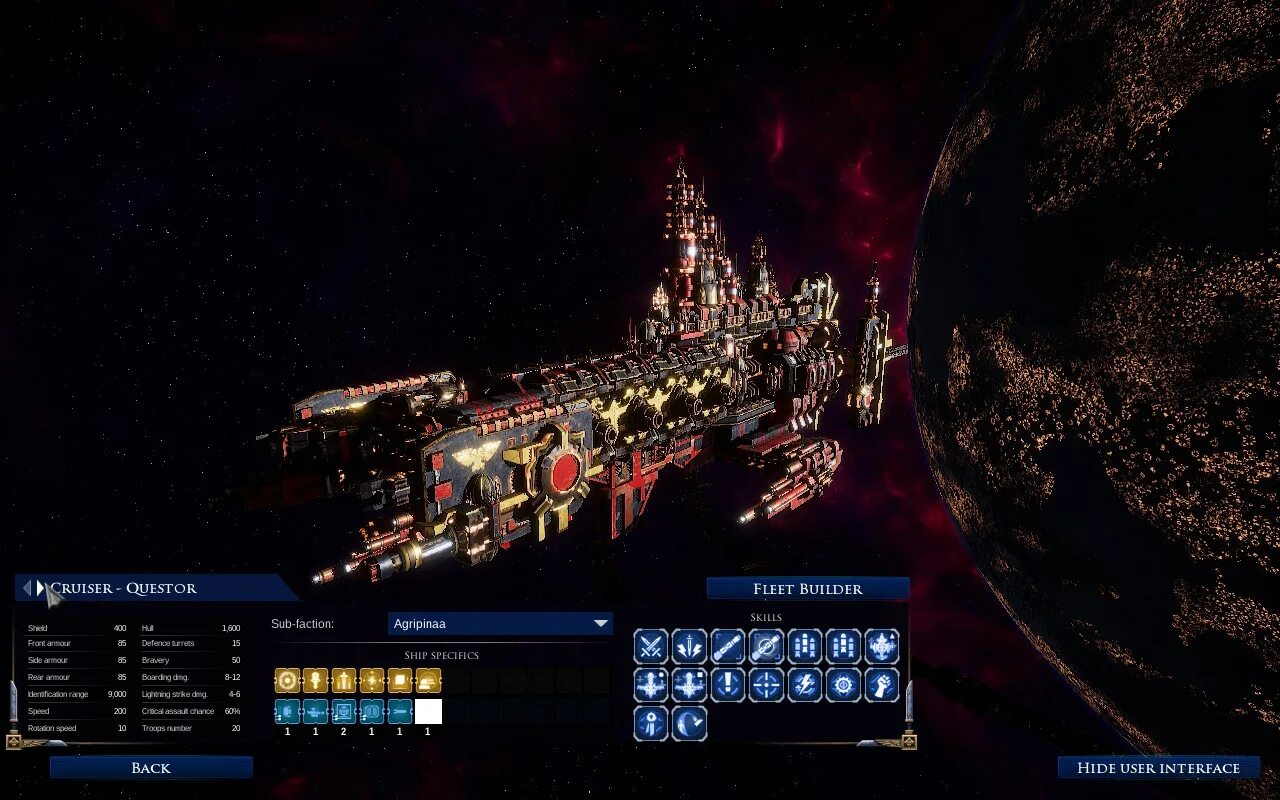This screenshot has height=800, width=1280.
Task: Select the crescent moon skill icon
Action: pyautogui.click(x=689, y=723)
